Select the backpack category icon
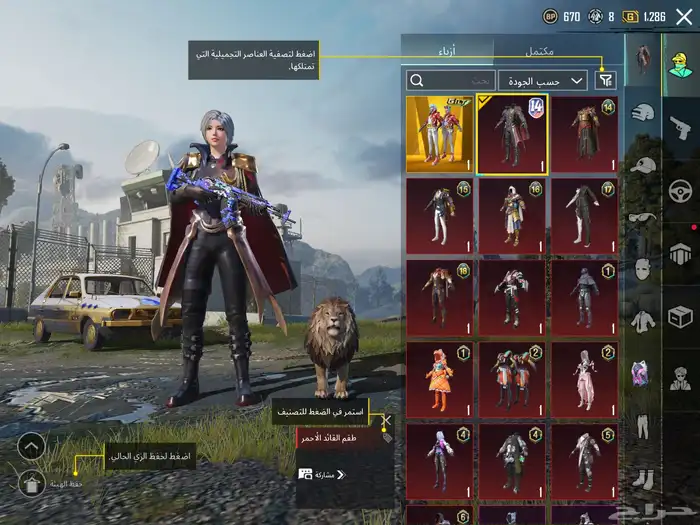 pos(679,254)
